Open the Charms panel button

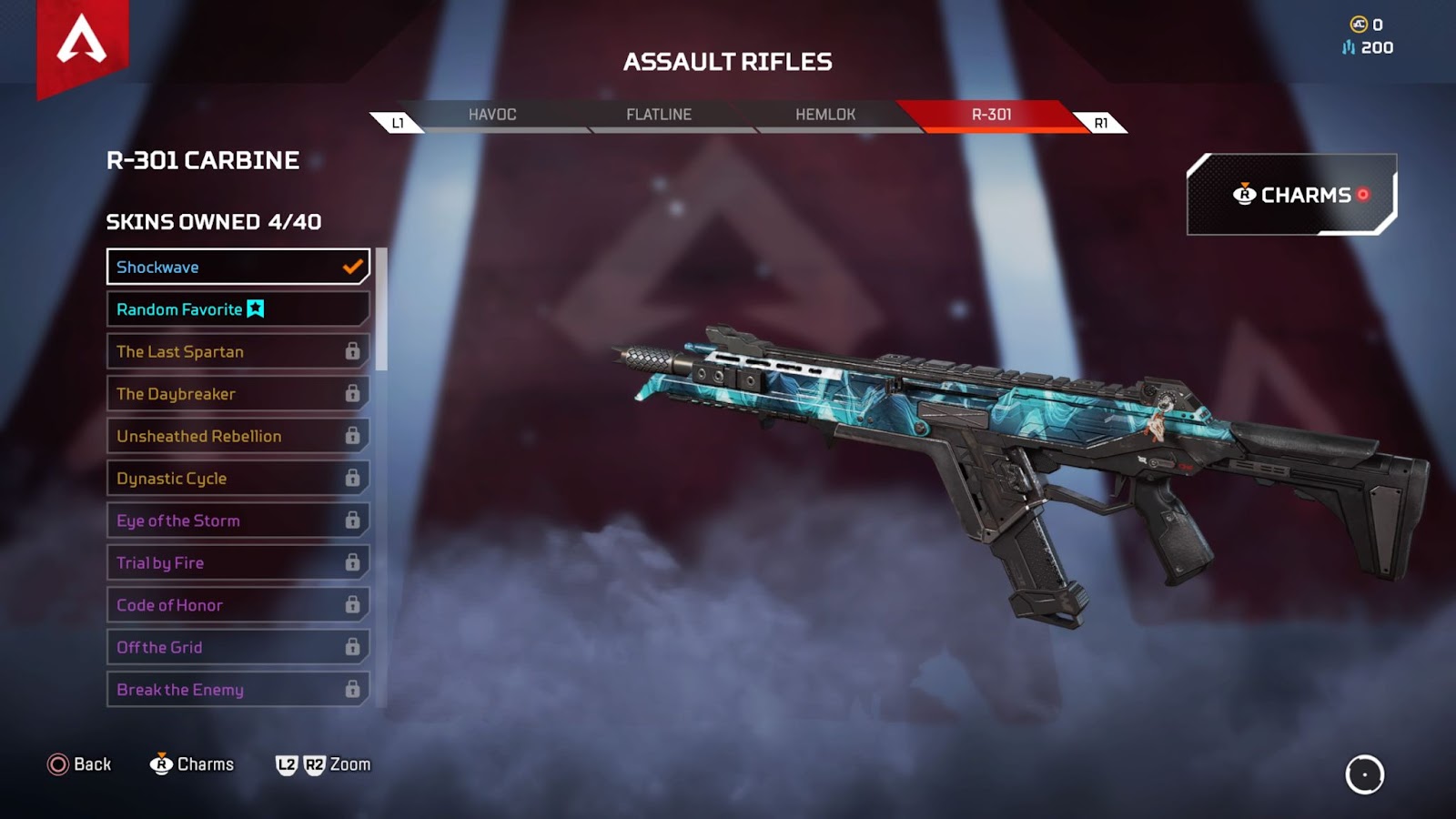pos(1291,195)
